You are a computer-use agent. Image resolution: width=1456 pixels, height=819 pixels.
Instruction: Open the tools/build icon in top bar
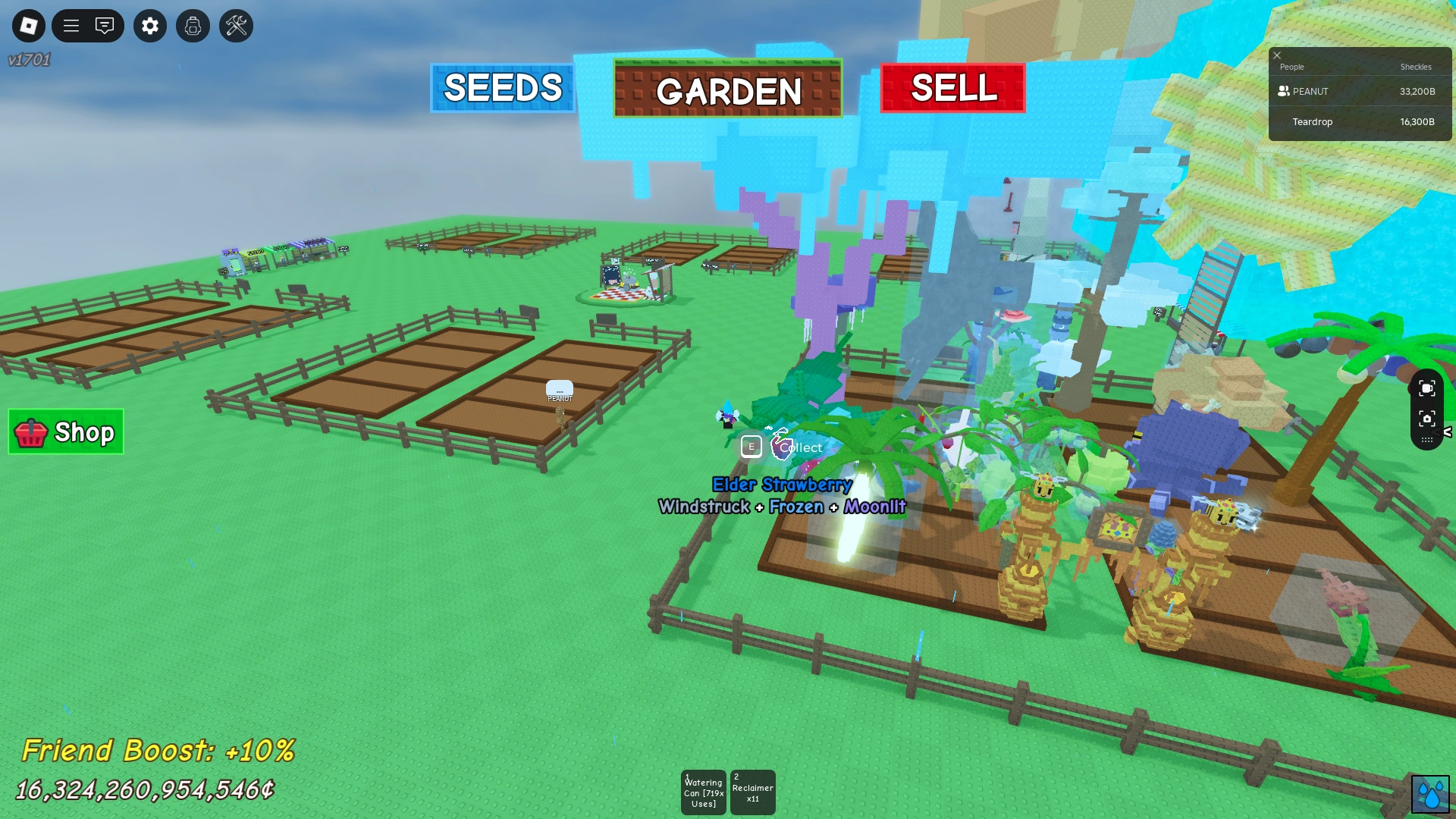[236, 25]
